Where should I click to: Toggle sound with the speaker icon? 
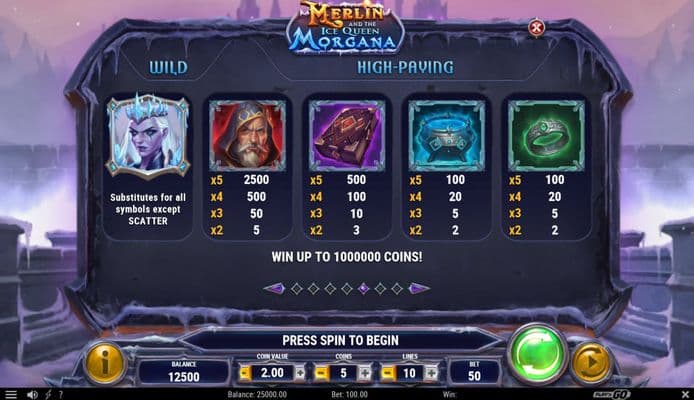point(32,394)
